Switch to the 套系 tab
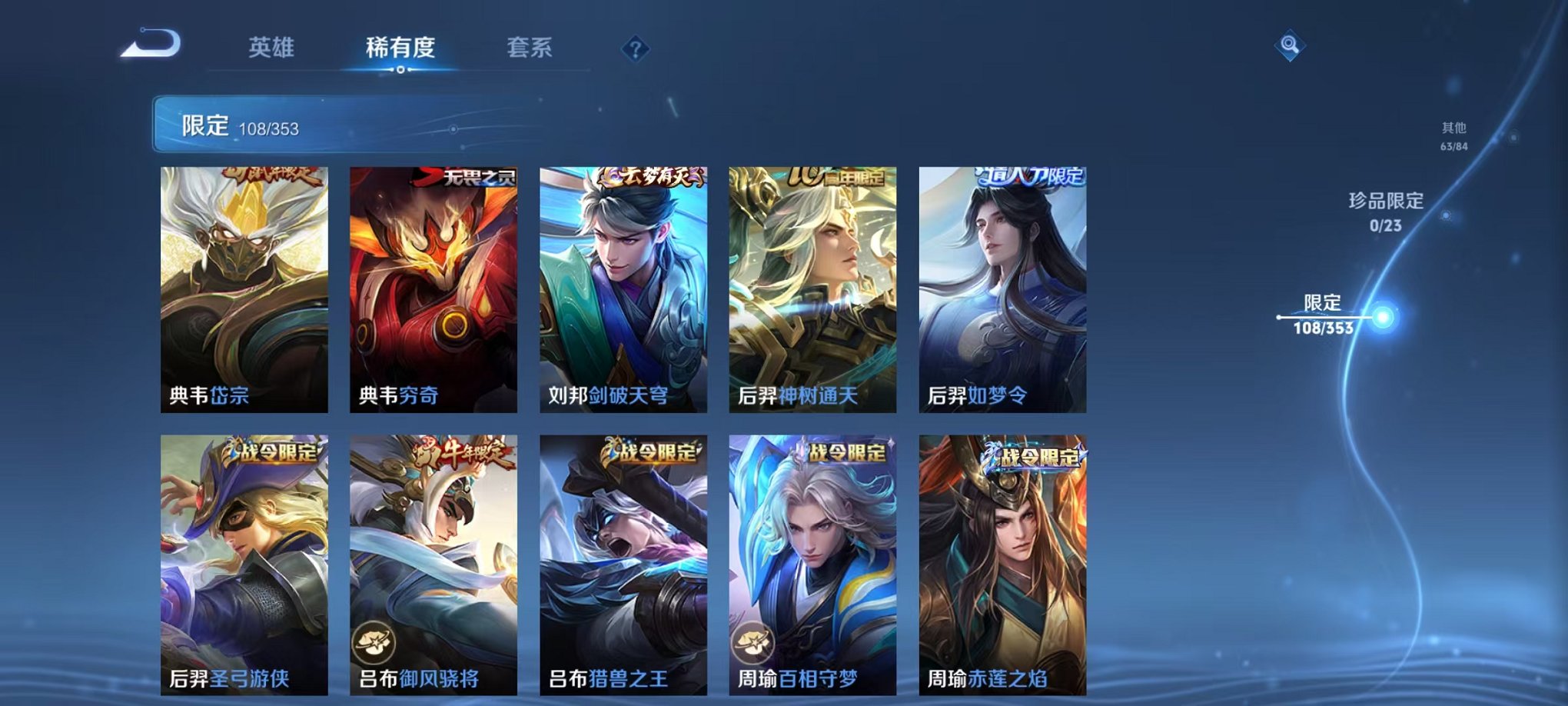This screenshot has height=706, width=1568. point(530,48)
